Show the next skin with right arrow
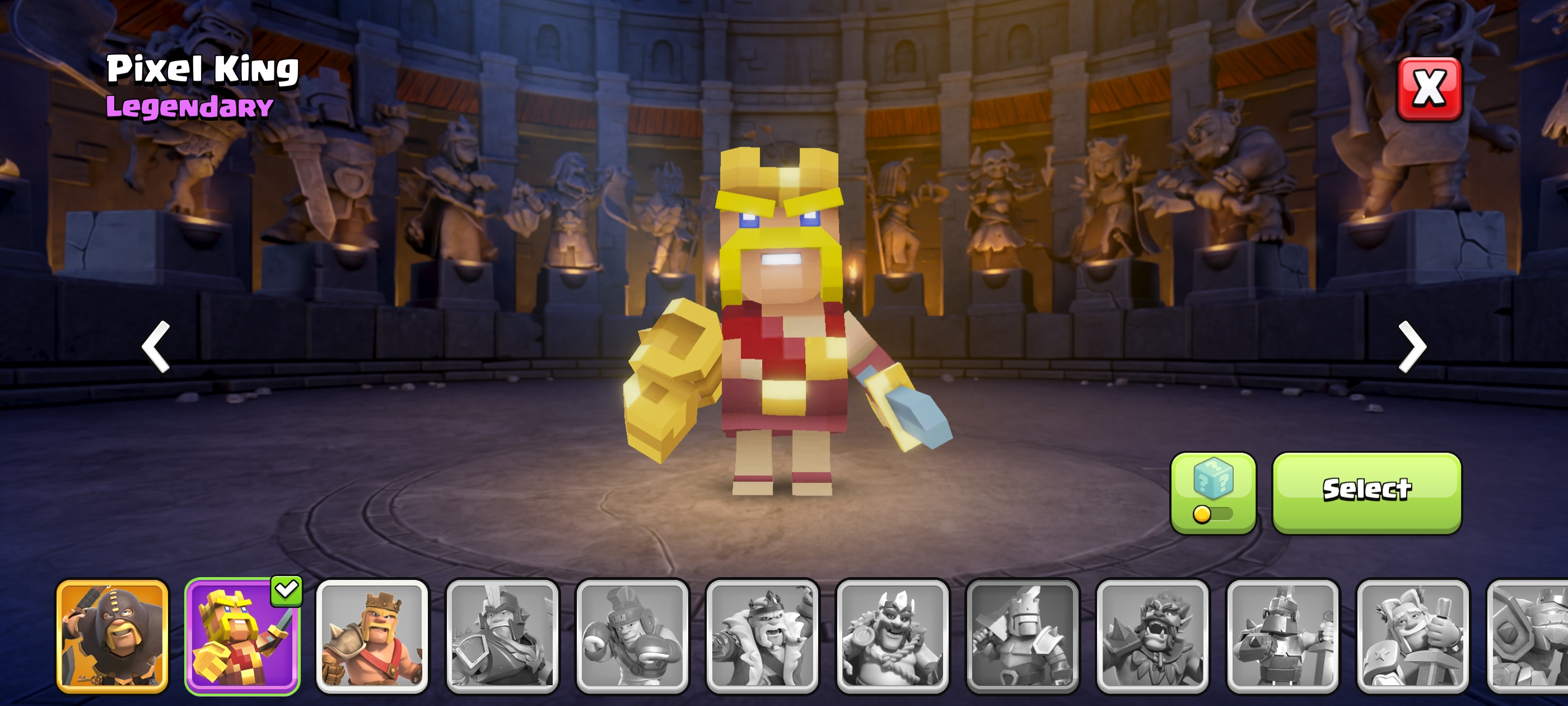The image size is (1568, 706). pyautogui.click(x=1412, y=346)
